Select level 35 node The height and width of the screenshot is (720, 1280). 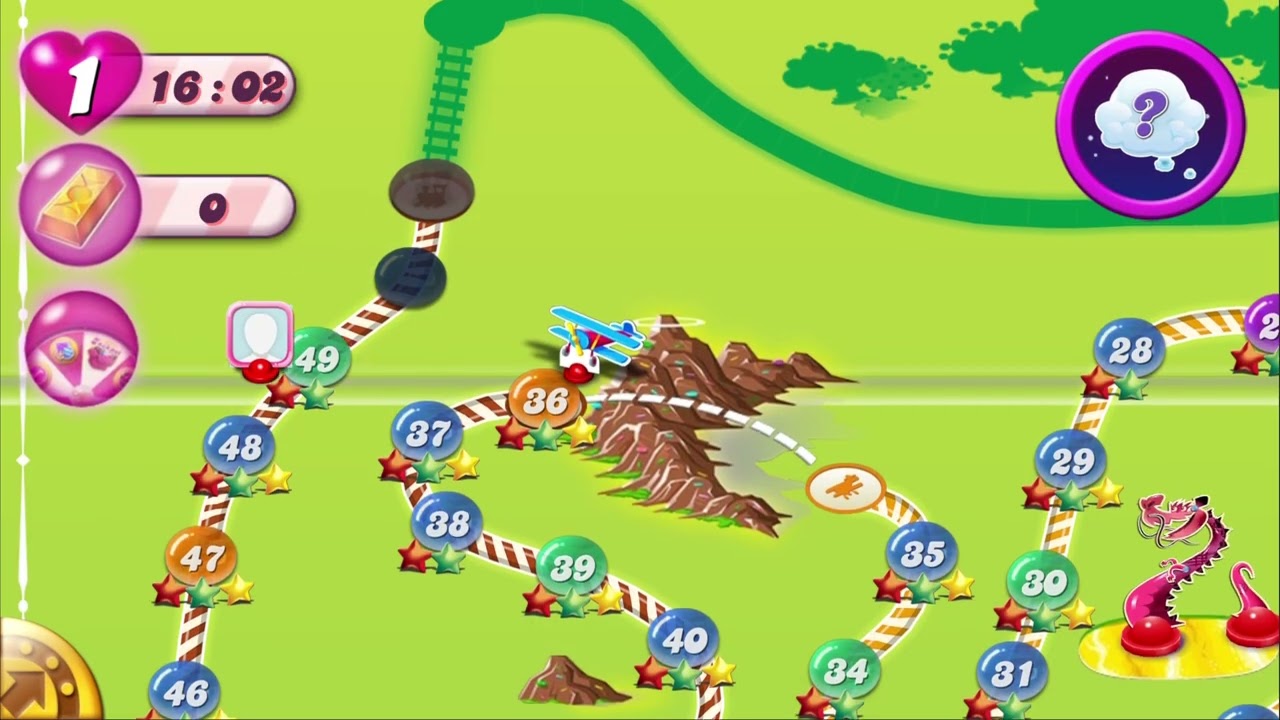[922, 553]
